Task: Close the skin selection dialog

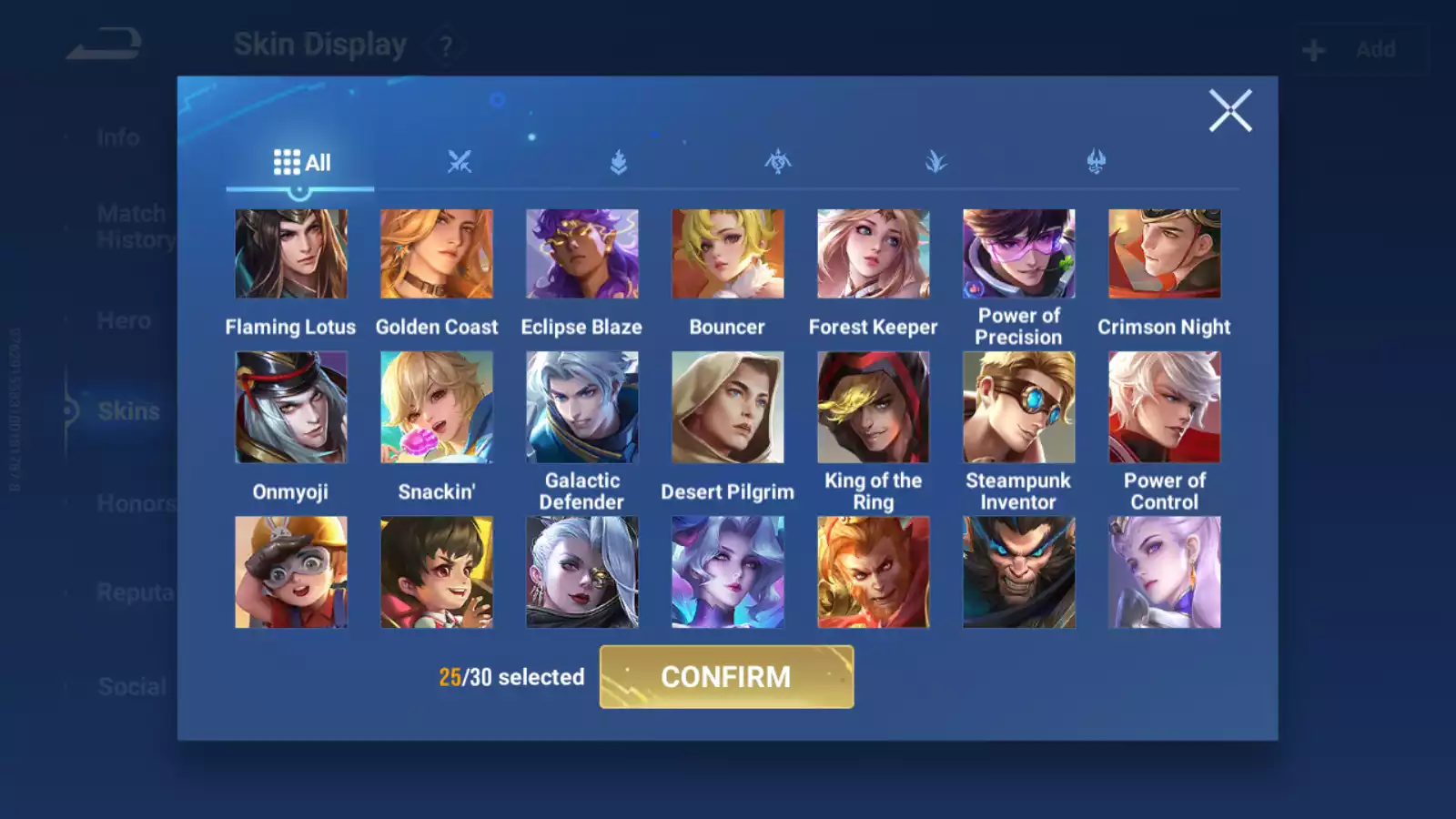Action: click(1230, 111)
